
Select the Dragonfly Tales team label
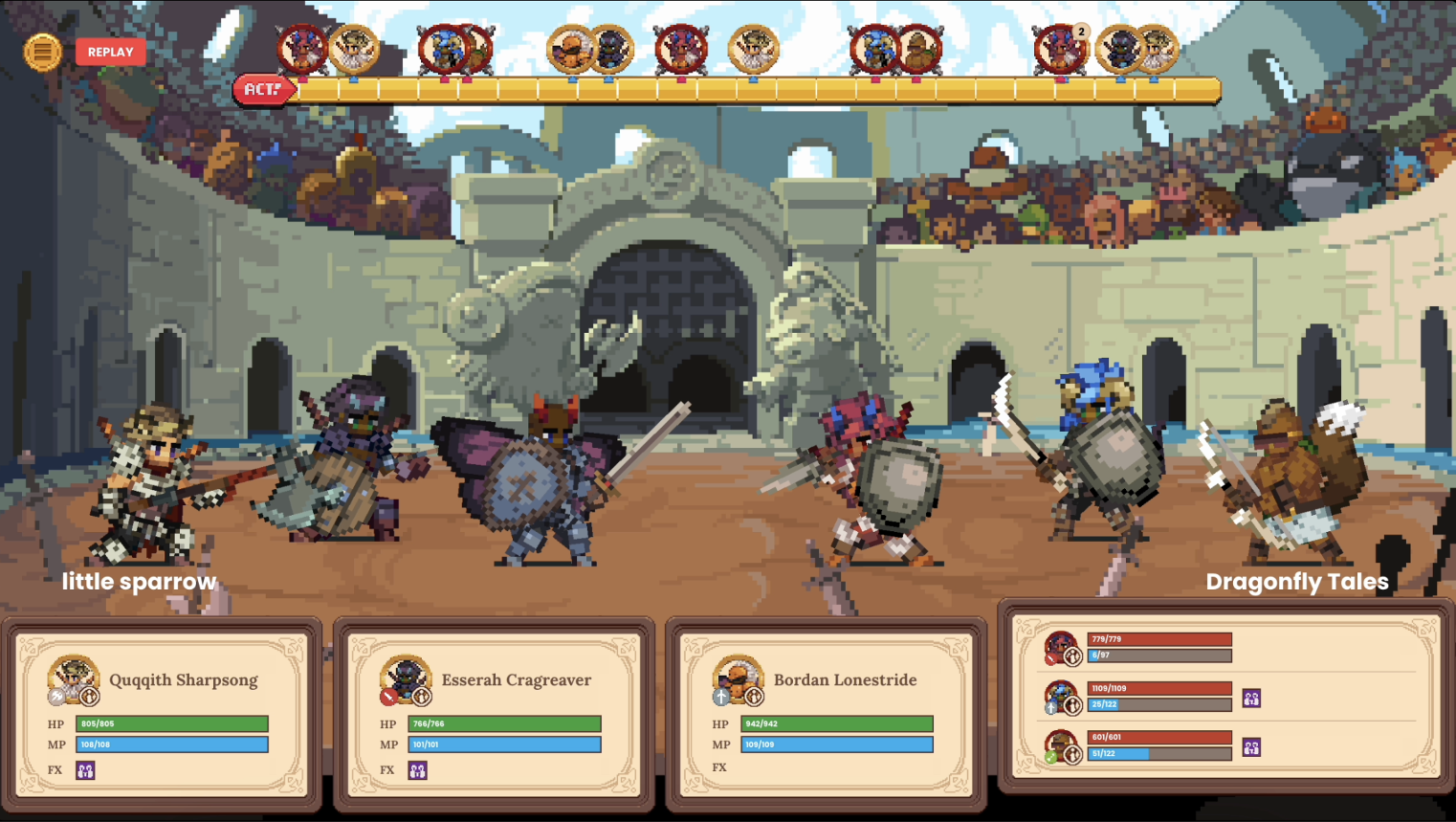[1296, 581]
